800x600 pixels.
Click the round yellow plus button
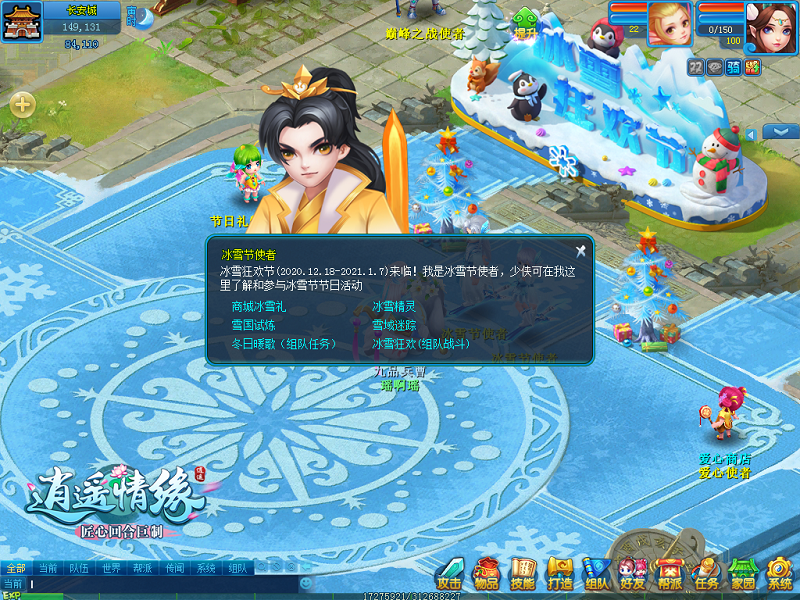click(23, 103)
